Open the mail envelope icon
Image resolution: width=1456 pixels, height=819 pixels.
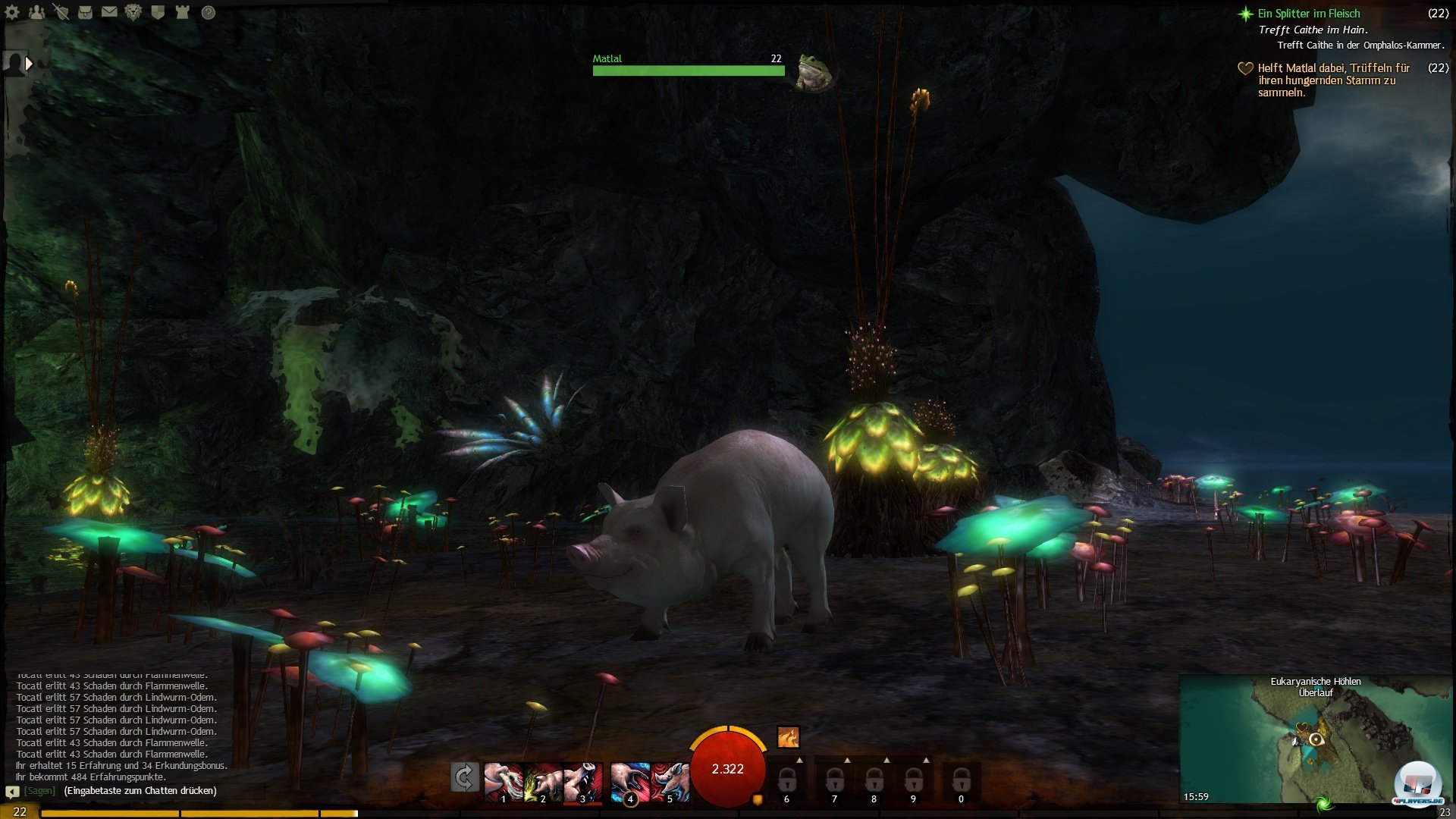pyautogui.click(x=109, y=12)
